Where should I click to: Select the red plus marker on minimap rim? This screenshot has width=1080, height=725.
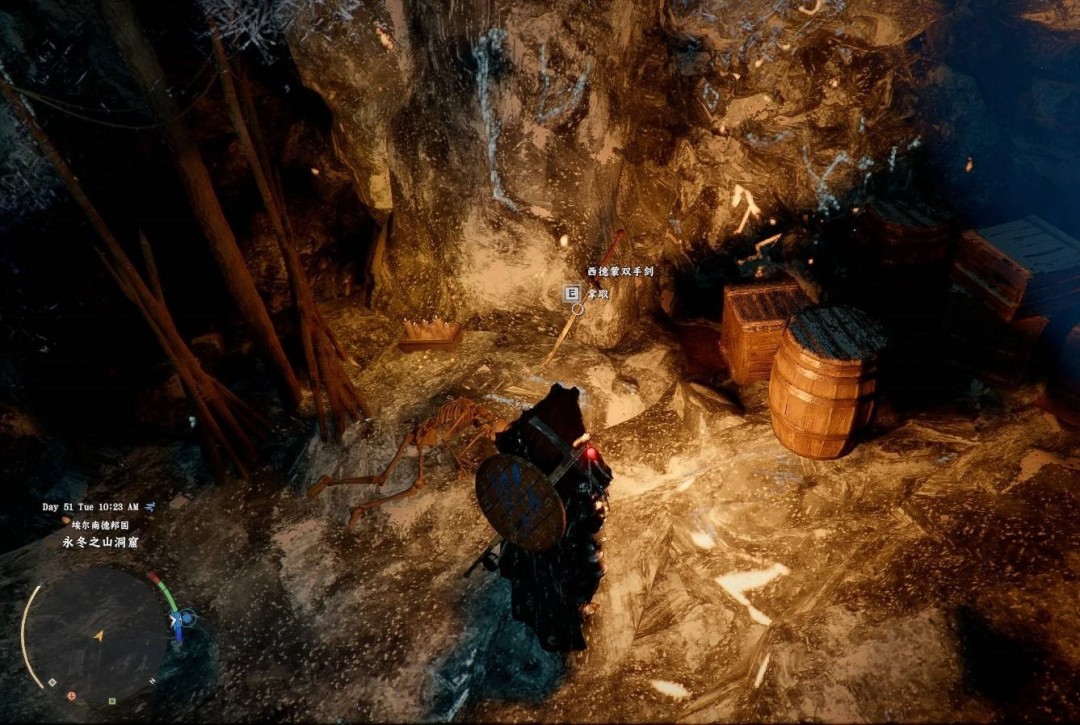click(71, 695)
